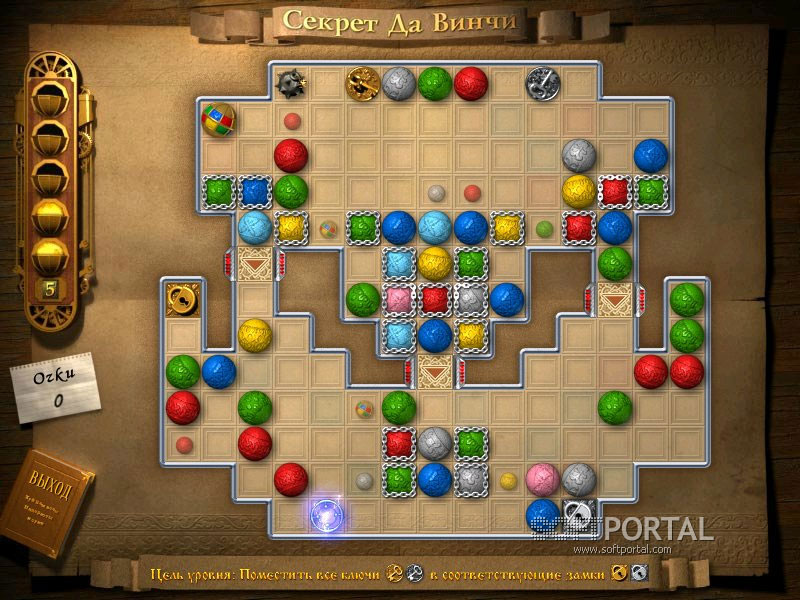Choose the multicolored checkered ball
Image resolution: width=800 pixels, height=600 pixels.
point(218,119)
